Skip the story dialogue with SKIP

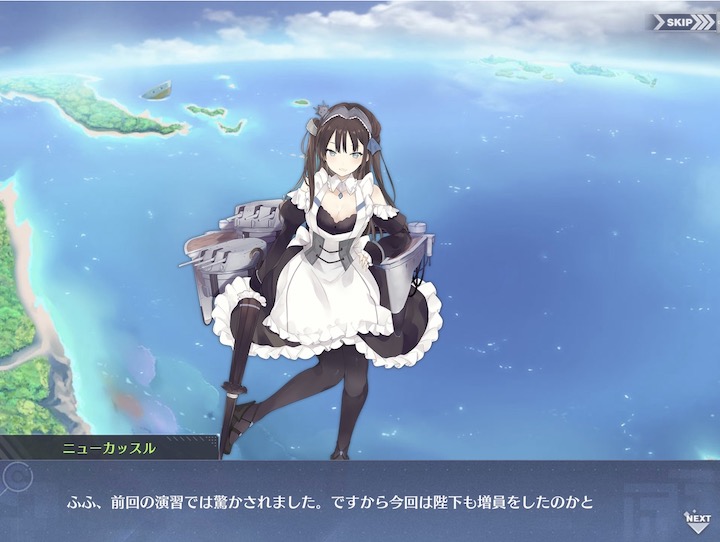(x=683, y=21)
